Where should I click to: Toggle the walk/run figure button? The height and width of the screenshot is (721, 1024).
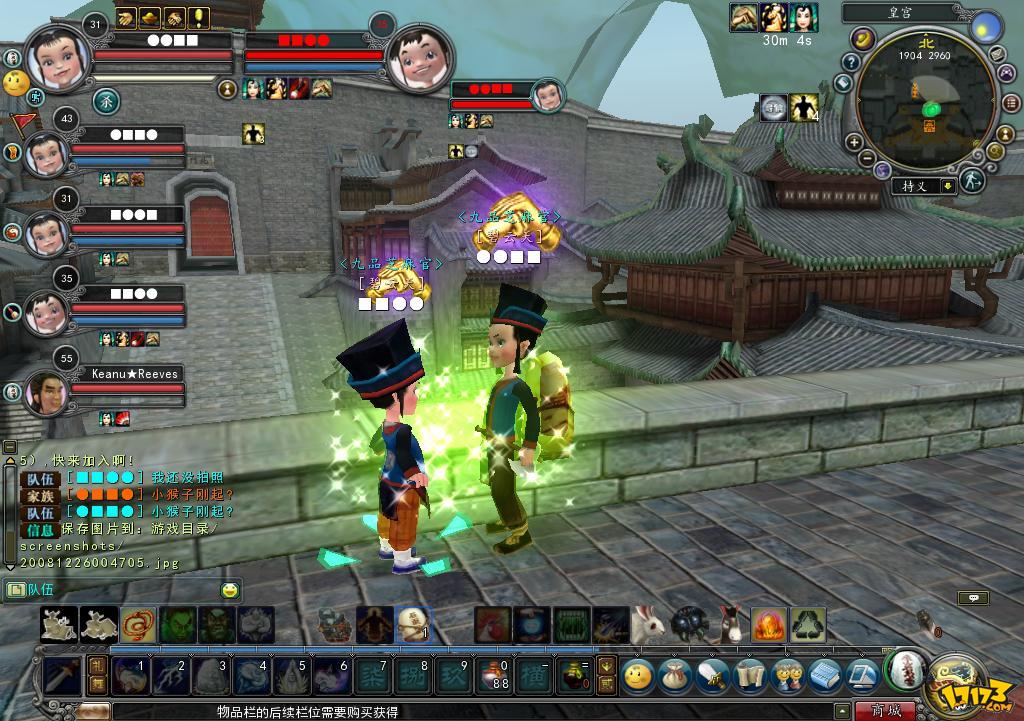971,181
